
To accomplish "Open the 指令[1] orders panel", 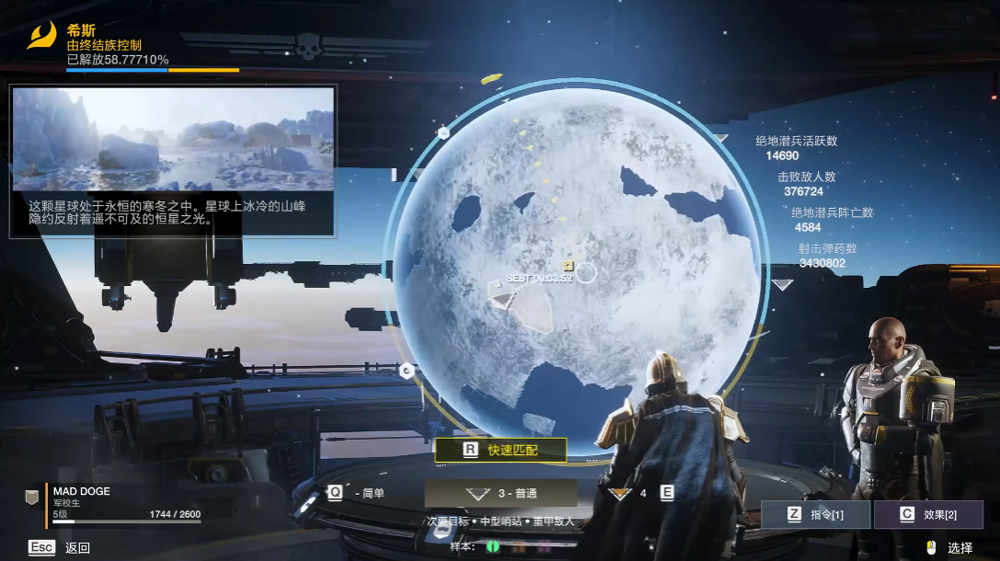I will pos(815,515).
